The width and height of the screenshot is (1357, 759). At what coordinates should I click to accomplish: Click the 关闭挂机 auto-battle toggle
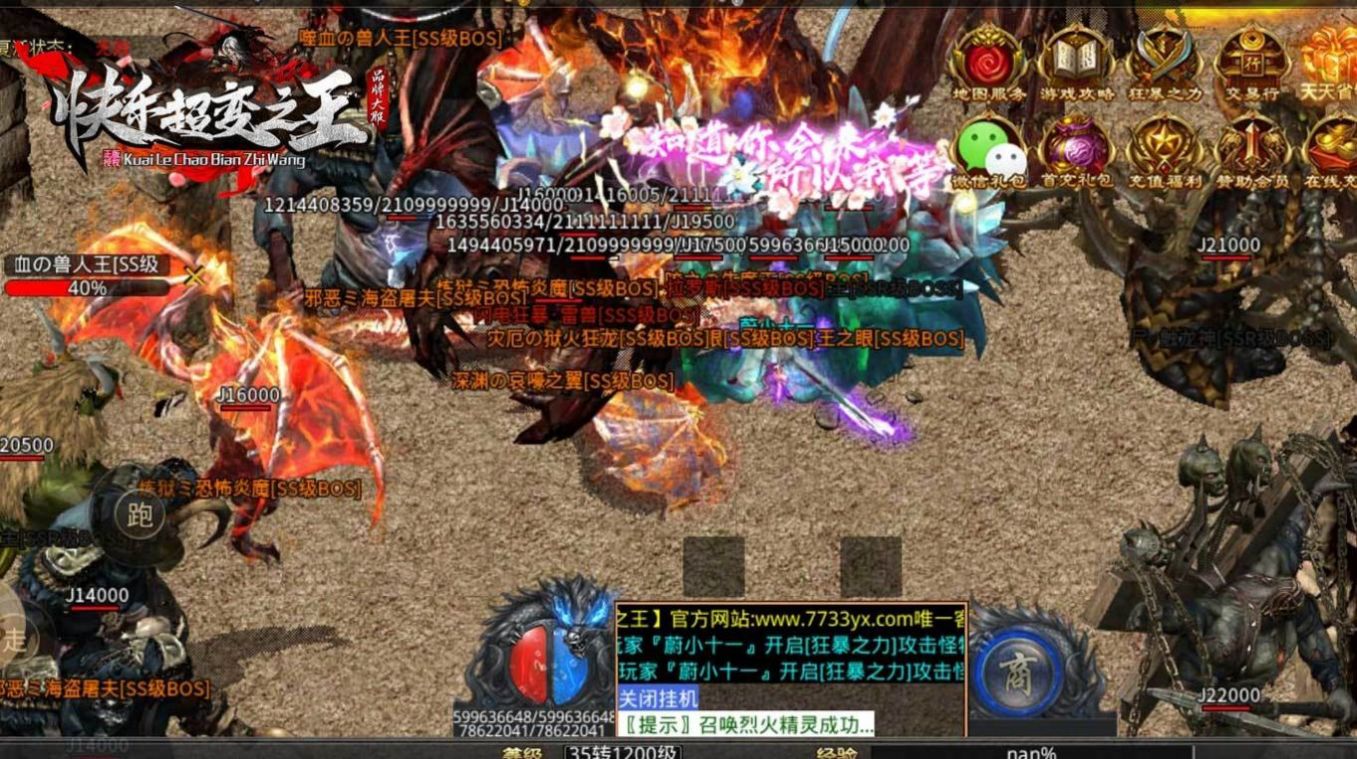657,698
